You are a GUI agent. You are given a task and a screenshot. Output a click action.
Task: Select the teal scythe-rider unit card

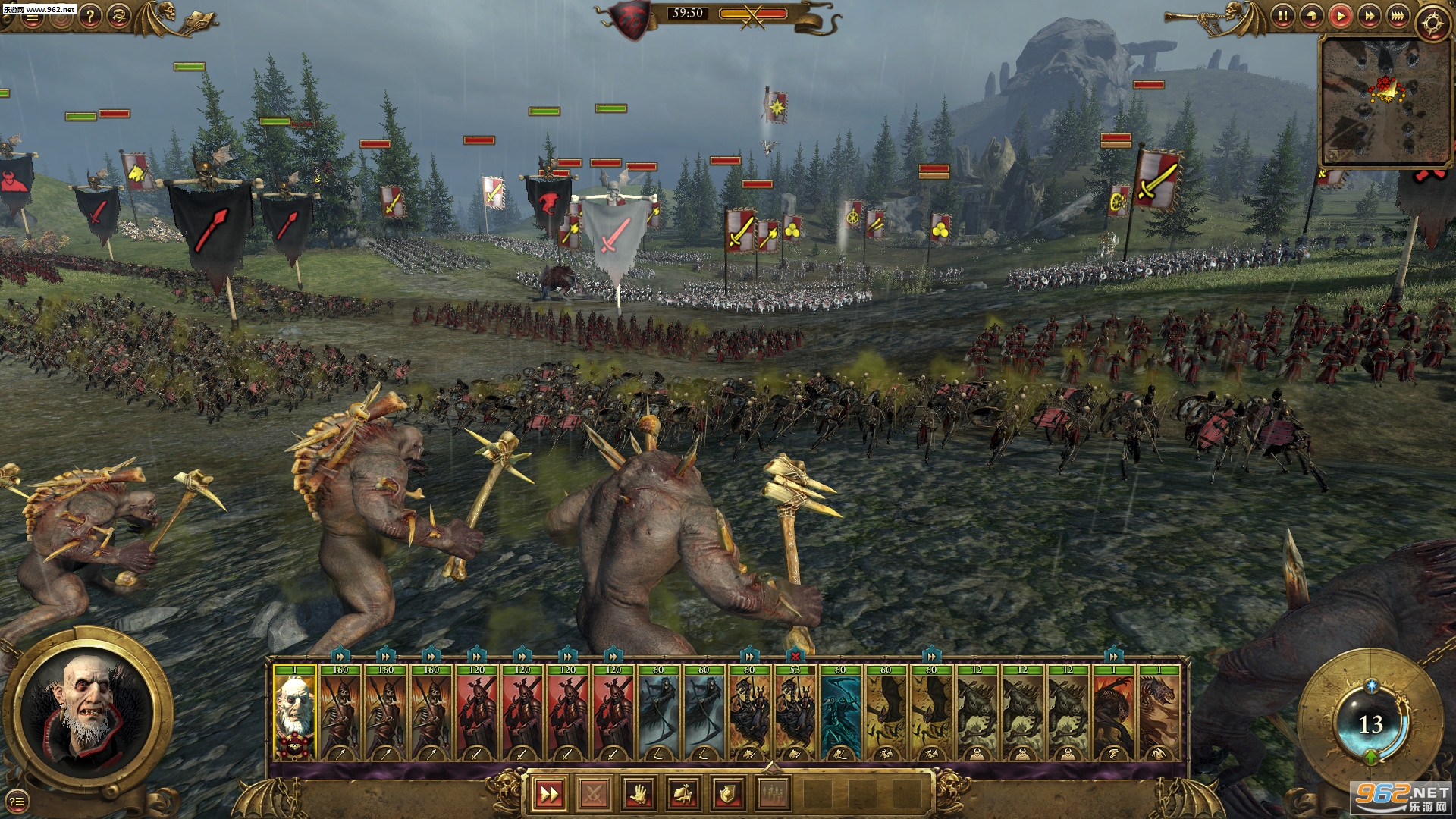840,713
